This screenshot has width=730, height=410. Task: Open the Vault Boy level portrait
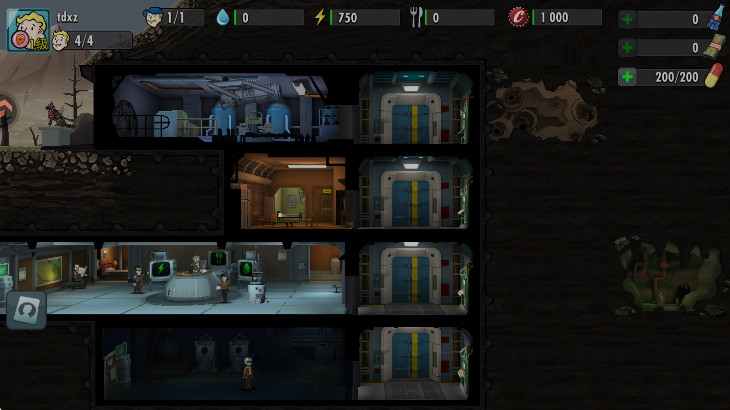pyautogui.click(x=28, y=30)
